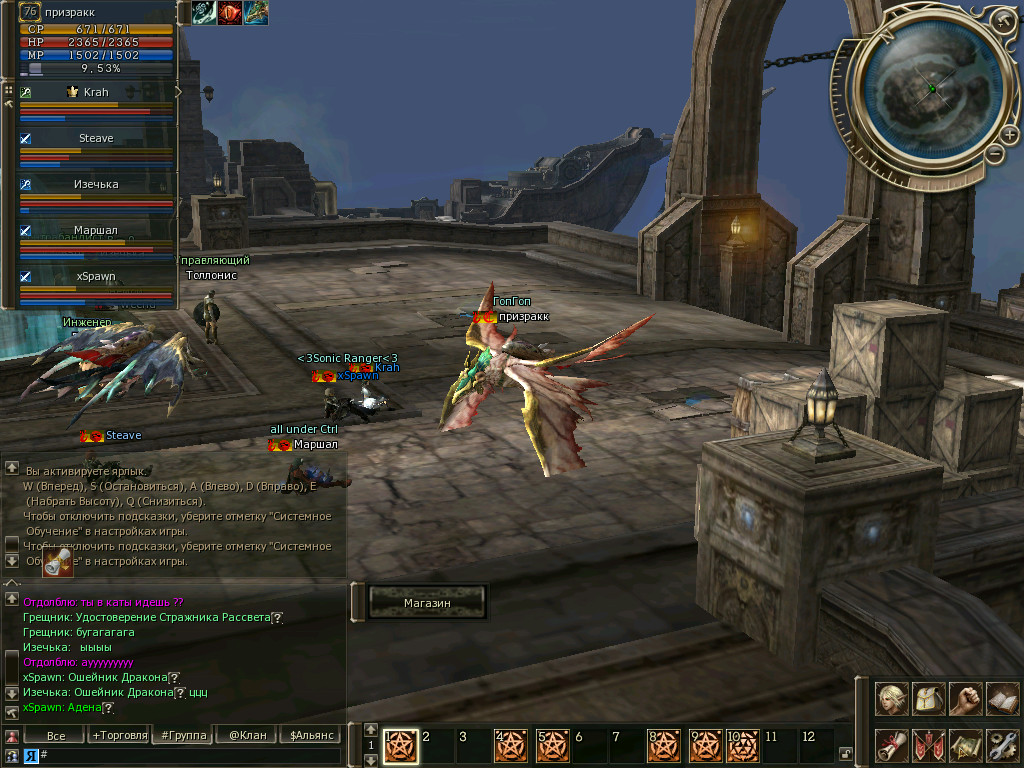Open the actions menu fist icon
The height and width of the screenshot is (768, 1024).
click(966, 699)
